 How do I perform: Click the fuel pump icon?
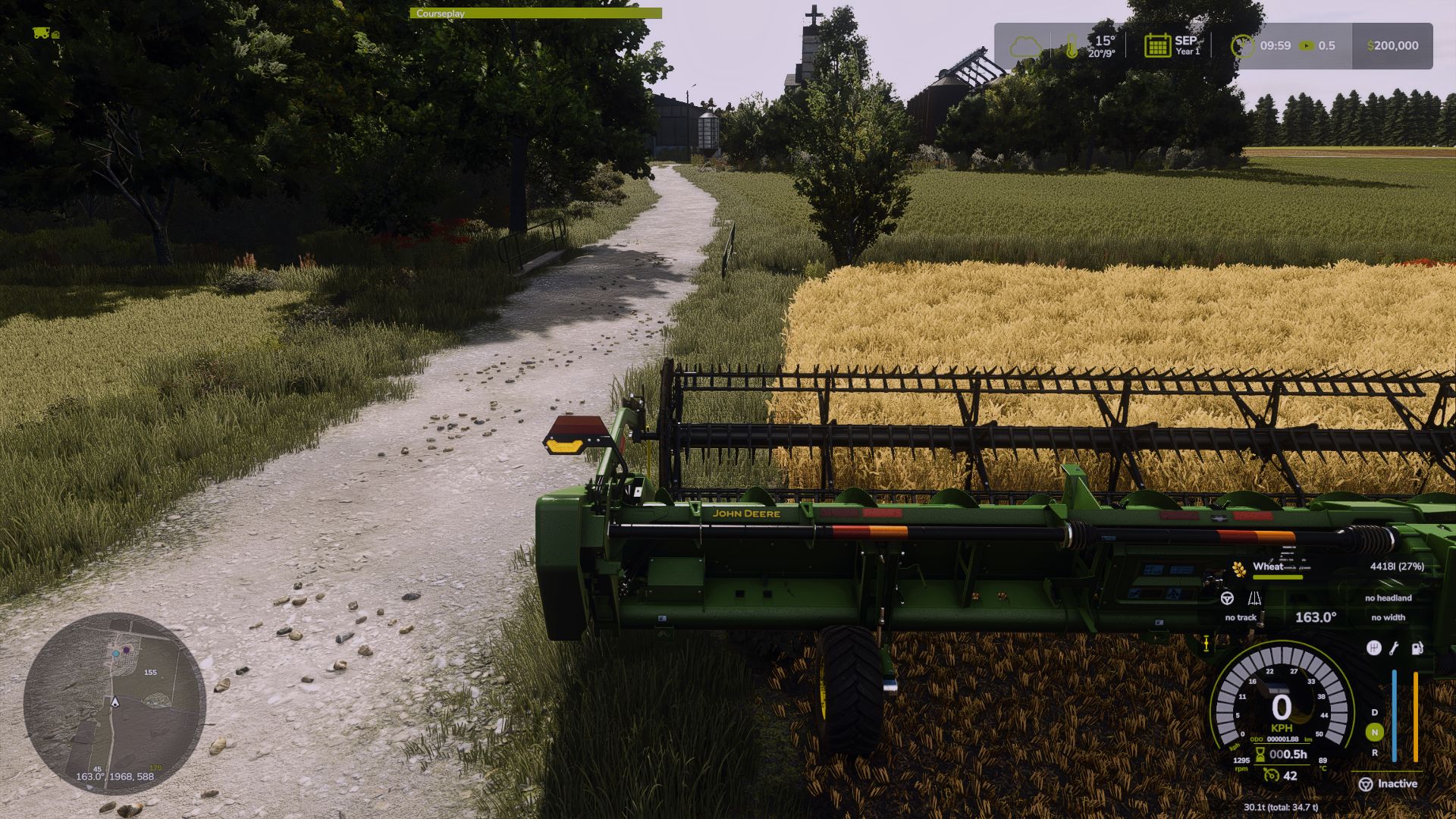(1417, 648)
